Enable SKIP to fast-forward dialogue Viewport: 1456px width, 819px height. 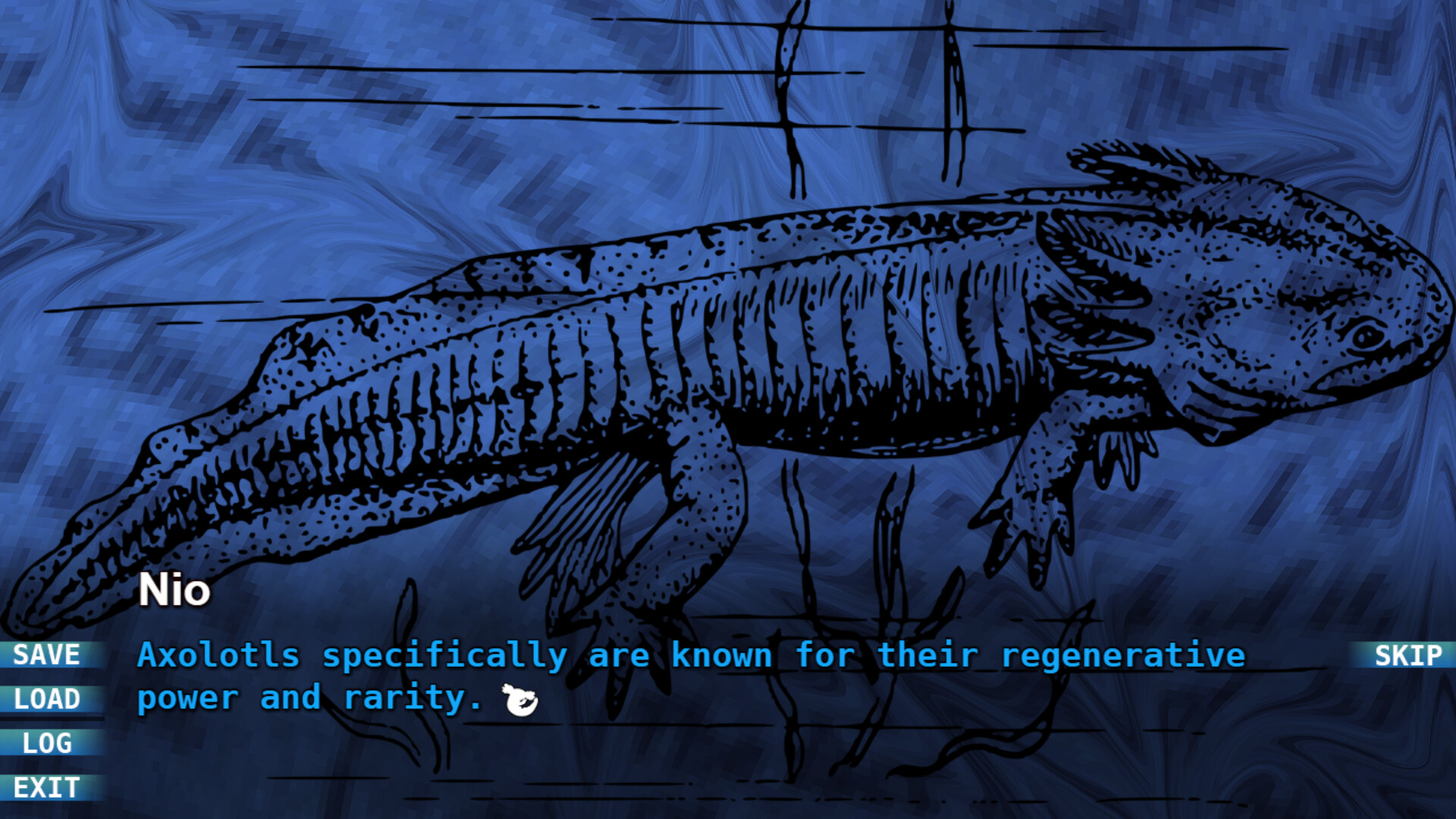(1410, 655)
